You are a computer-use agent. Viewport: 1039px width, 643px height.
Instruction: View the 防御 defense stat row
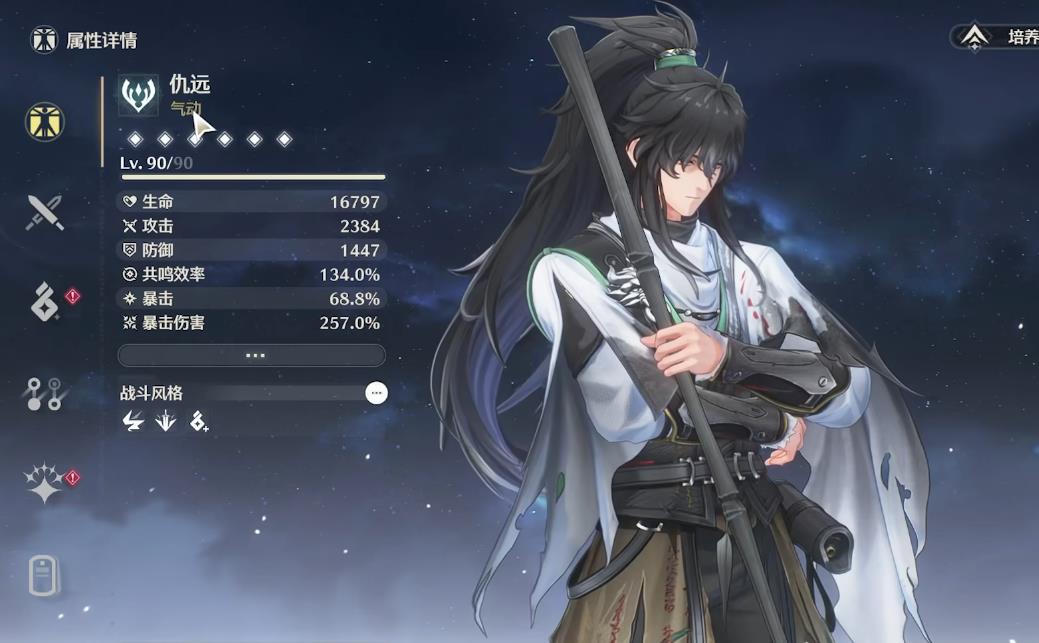[251, 250]
